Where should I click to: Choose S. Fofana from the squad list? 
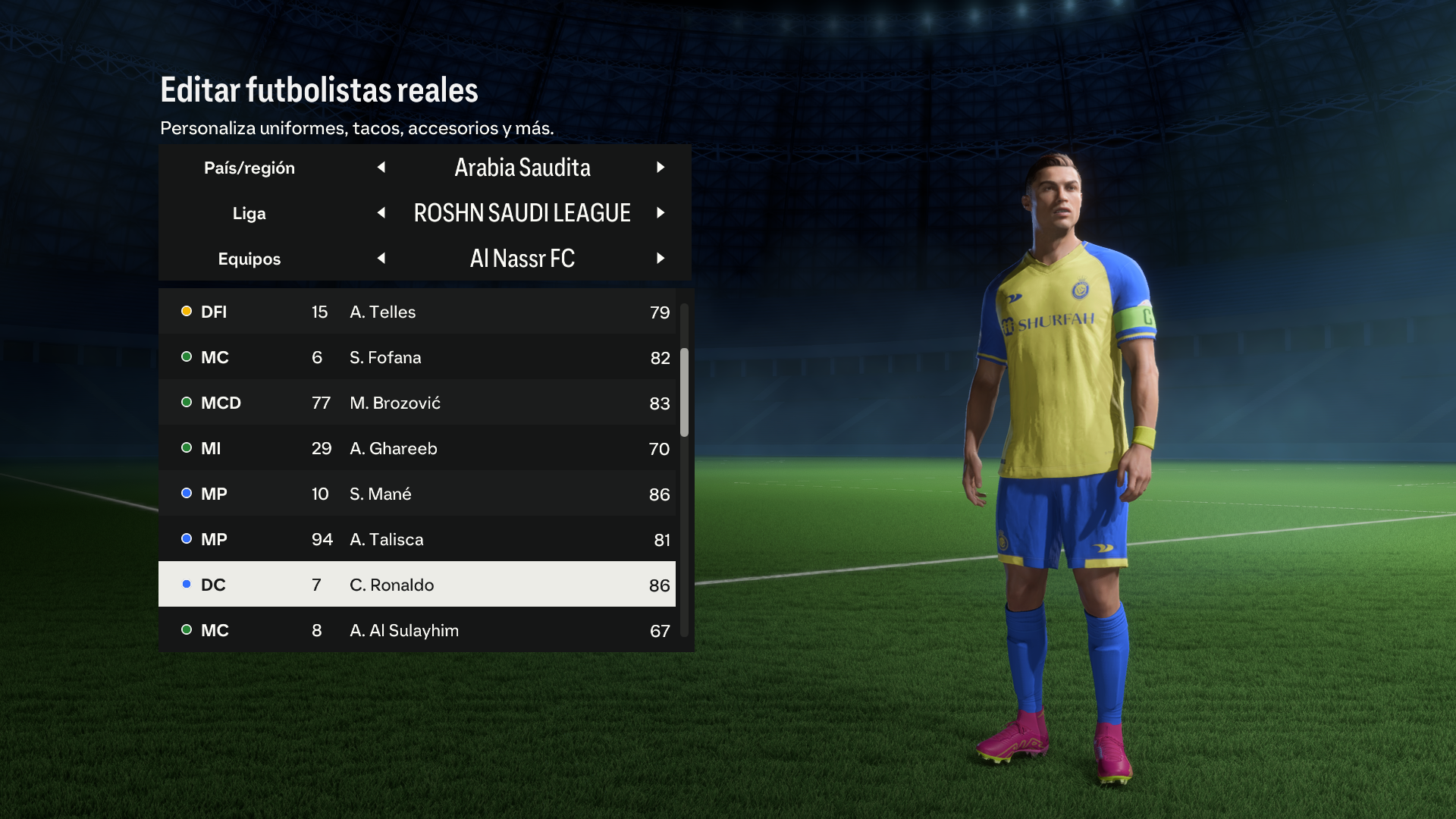(417, 357)
